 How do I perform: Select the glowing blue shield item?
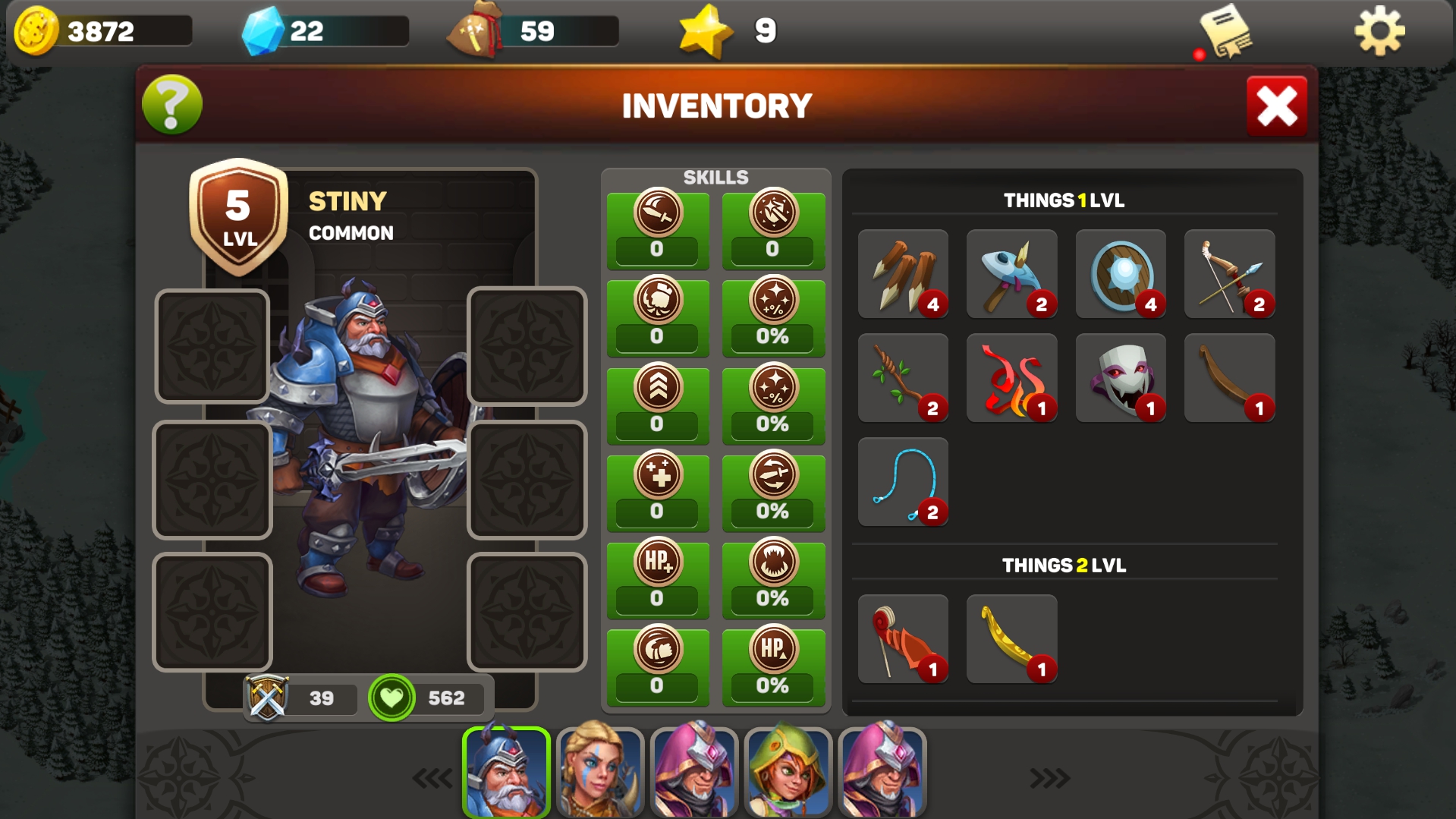click(1121, 274)
